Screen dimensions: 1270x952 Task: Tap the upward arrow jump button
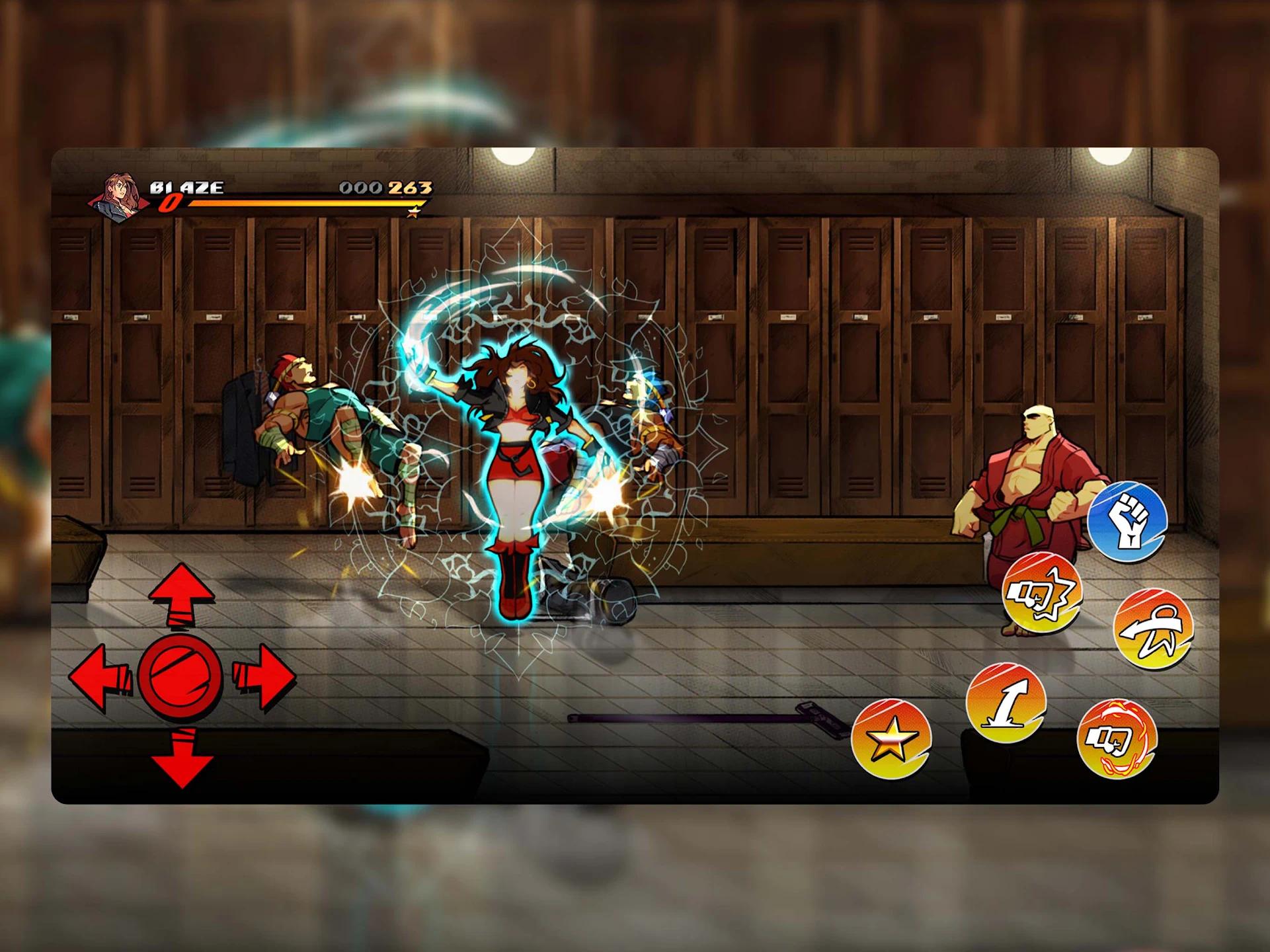[x=1006, y=702]
